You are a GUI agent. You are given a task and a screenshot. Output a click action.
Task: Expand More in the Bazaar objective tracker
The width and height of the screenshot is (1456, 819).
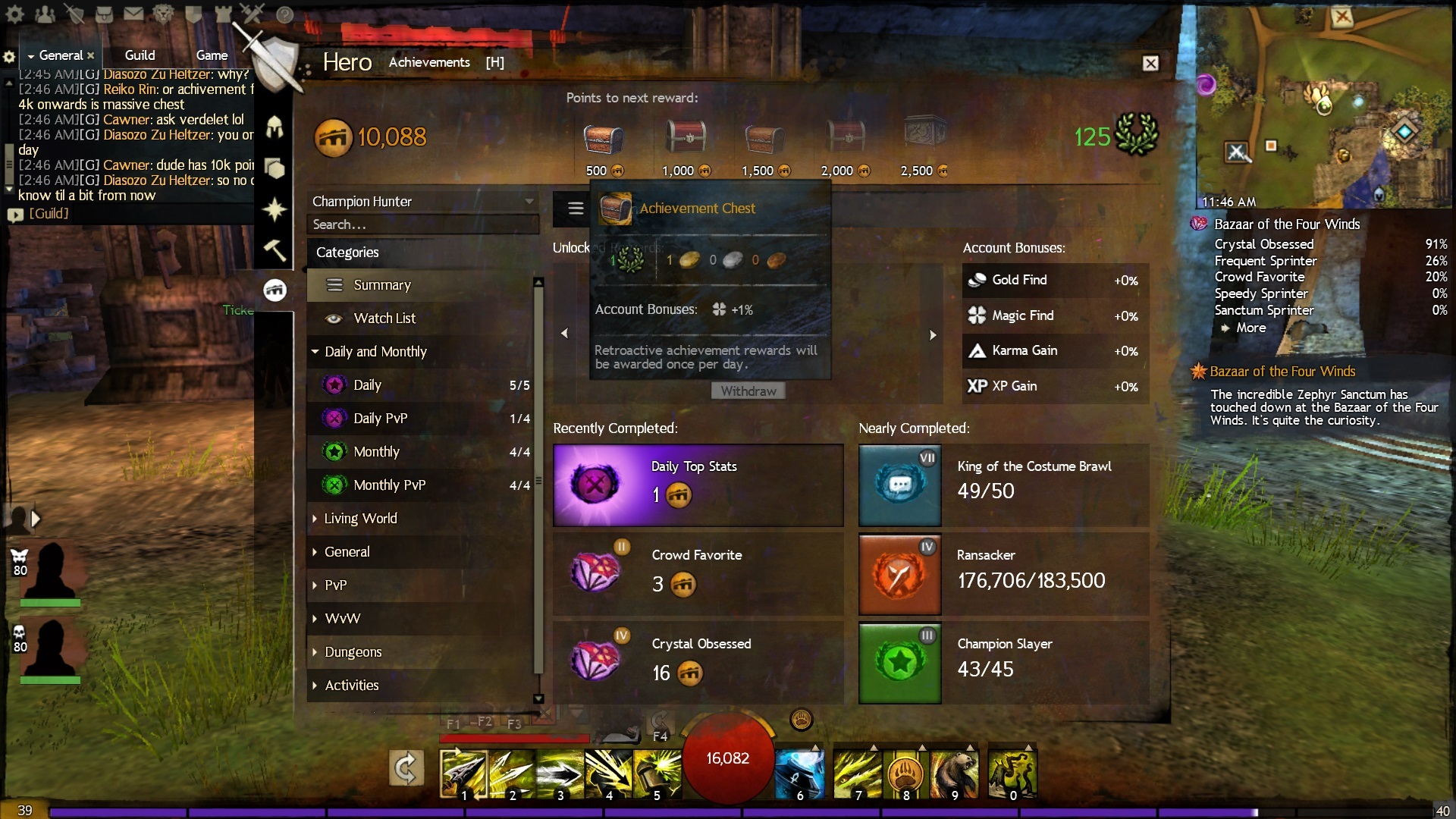tap(1250, 328)
